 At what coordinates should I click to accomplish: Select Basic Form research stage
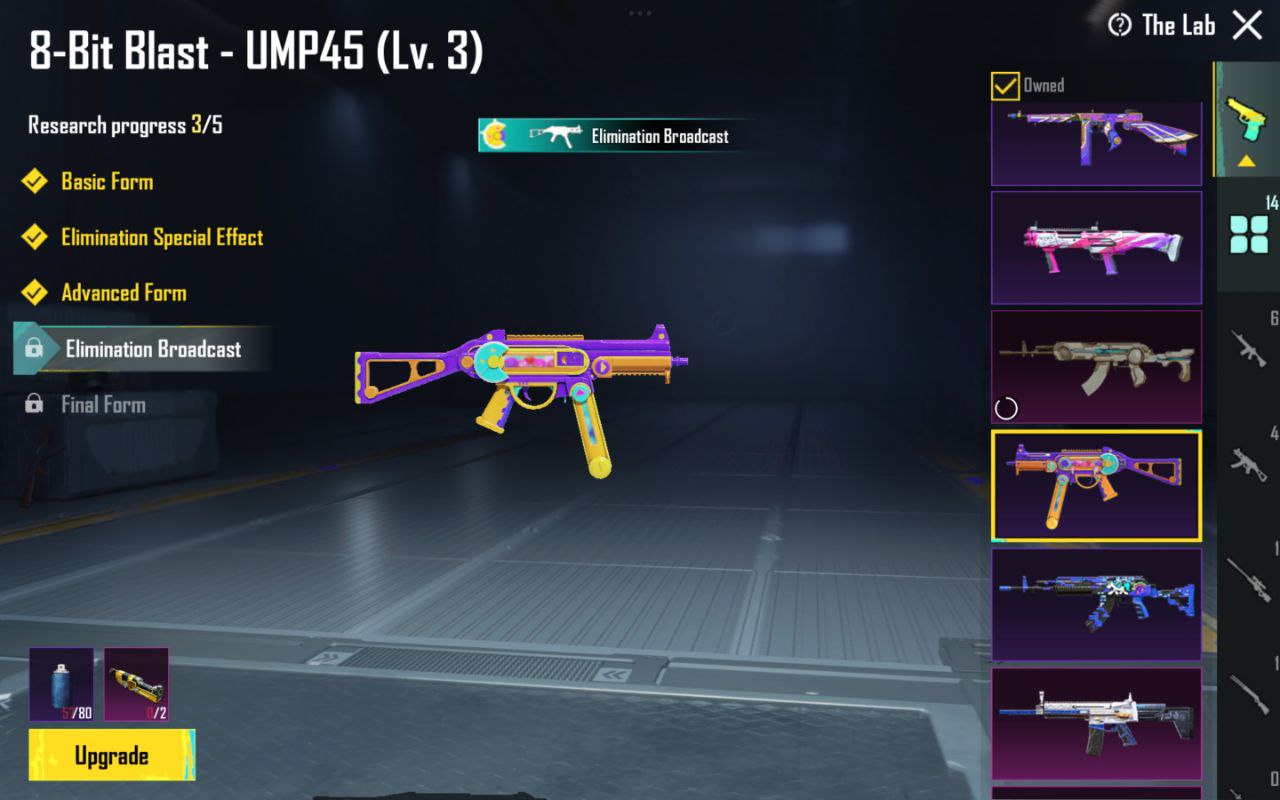tap(107, 182)
